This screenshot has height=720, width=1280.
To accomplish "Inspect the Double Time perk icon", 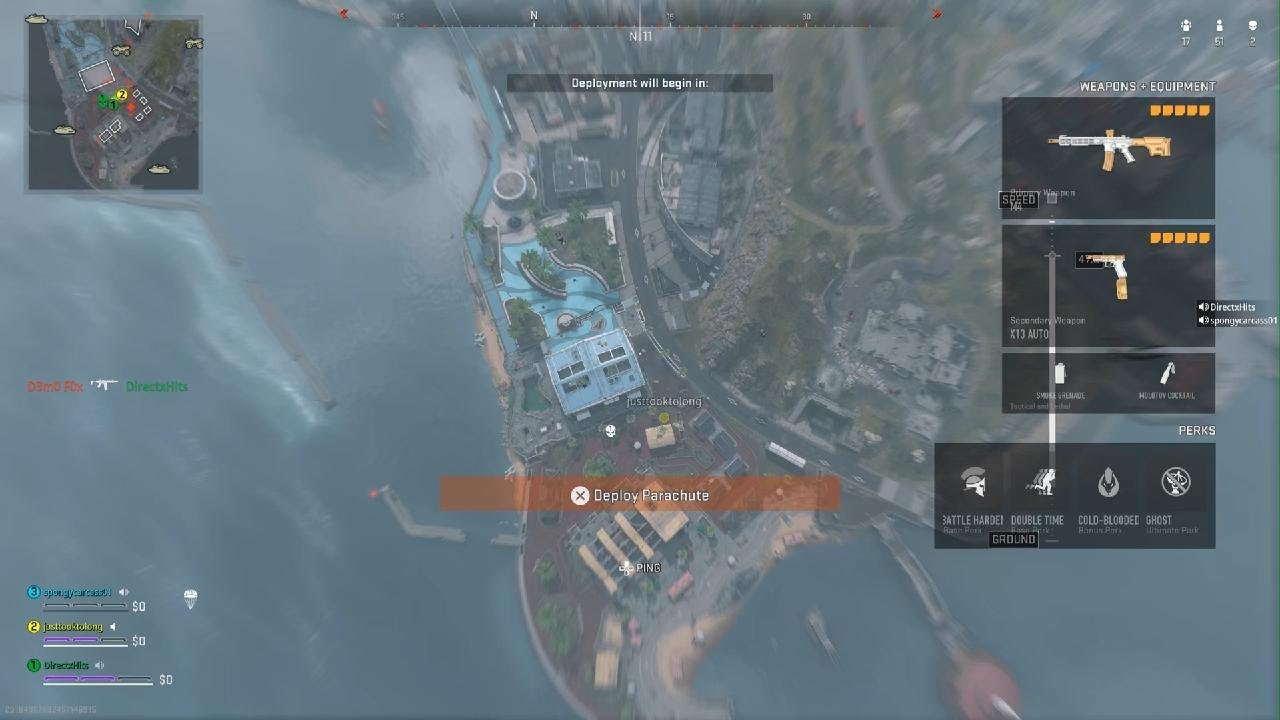I will 1039,484.
